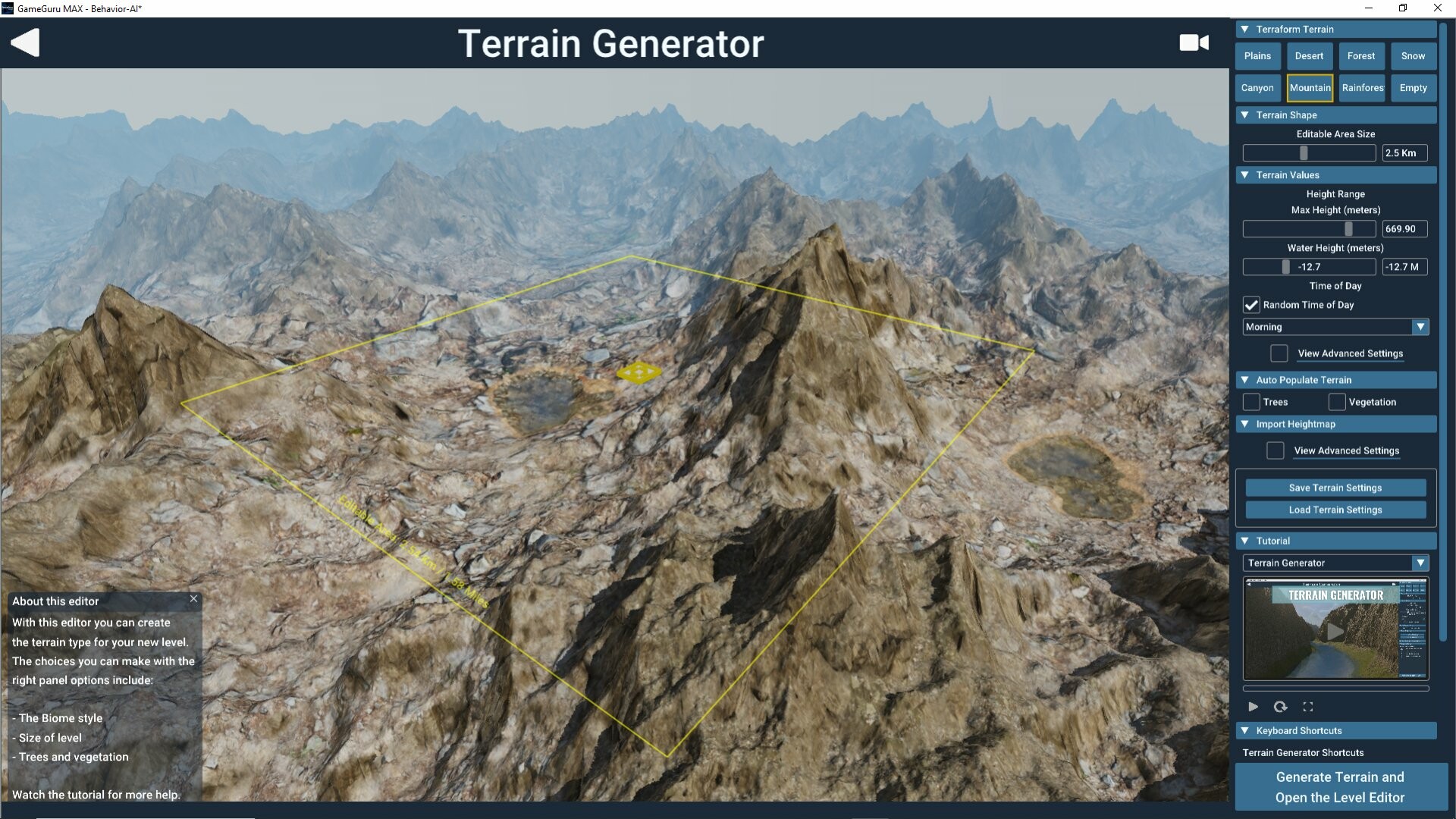Viewport: 1456px width, 819px height.
Task: Select the Empty terrain option
Action: point(1413,88)
